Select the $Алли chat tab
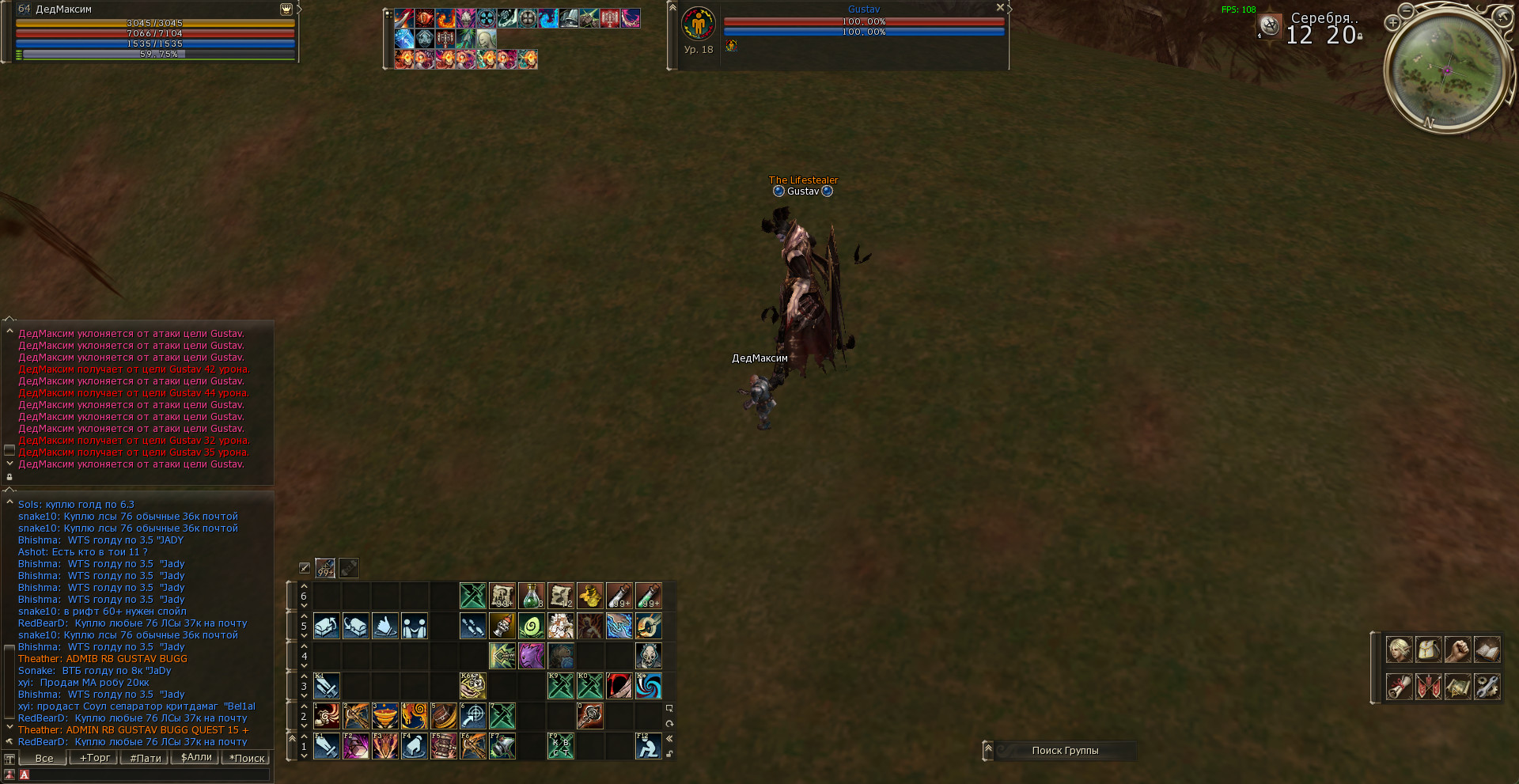Viewport: 1519px width, 784px height. 196,758
